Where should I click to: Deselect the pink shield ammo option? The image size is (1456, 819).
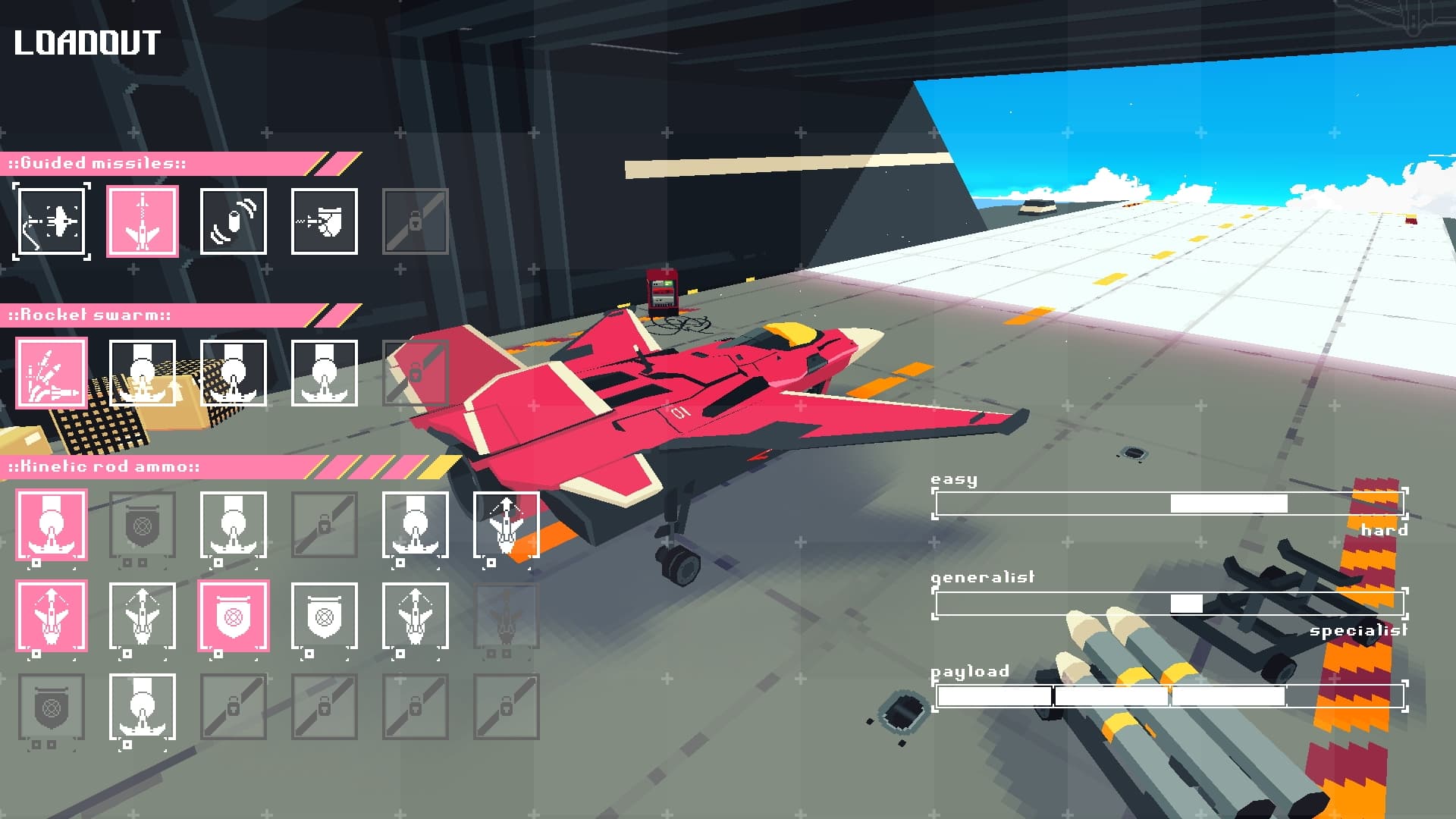pos(233,617)
